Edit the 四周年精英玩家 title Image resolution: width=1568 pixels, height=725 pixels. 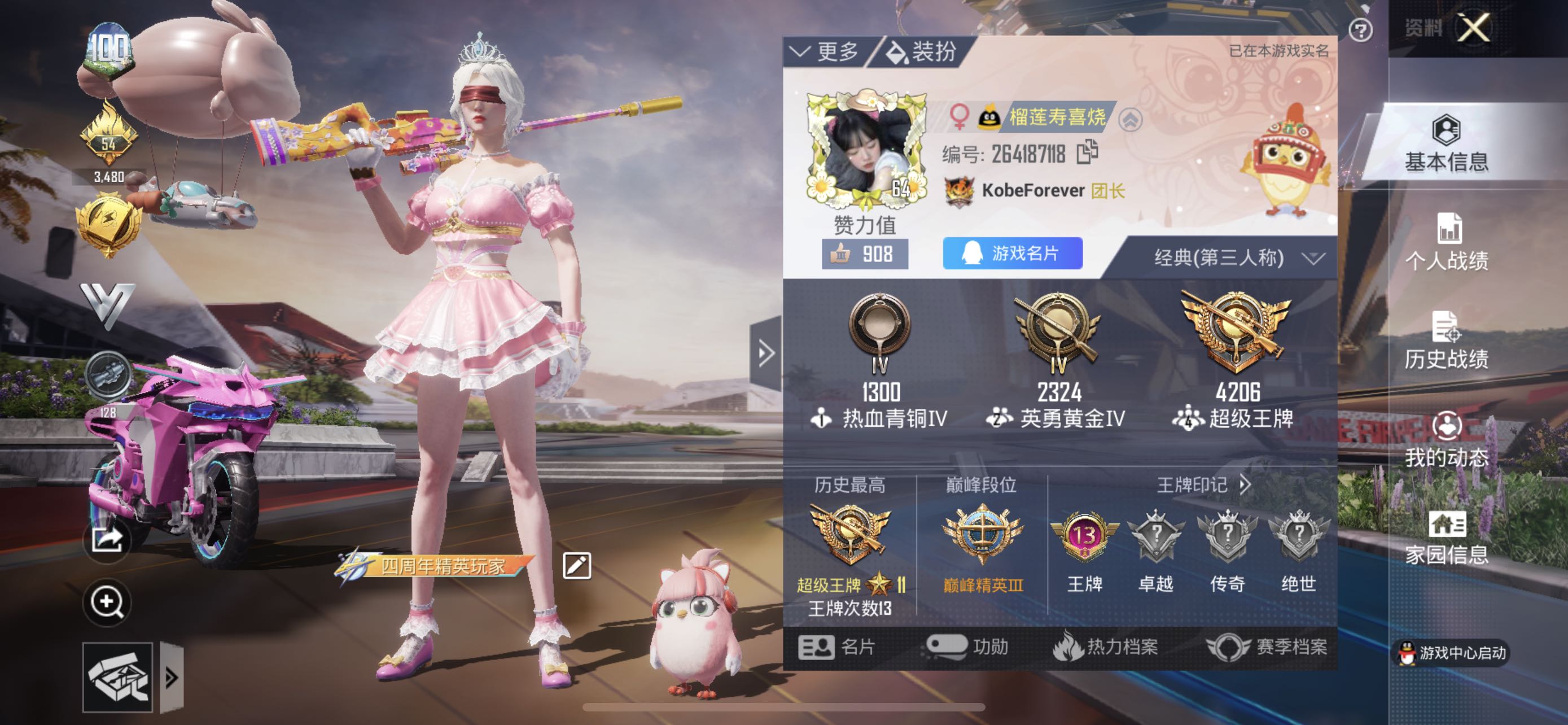[576, 566]
